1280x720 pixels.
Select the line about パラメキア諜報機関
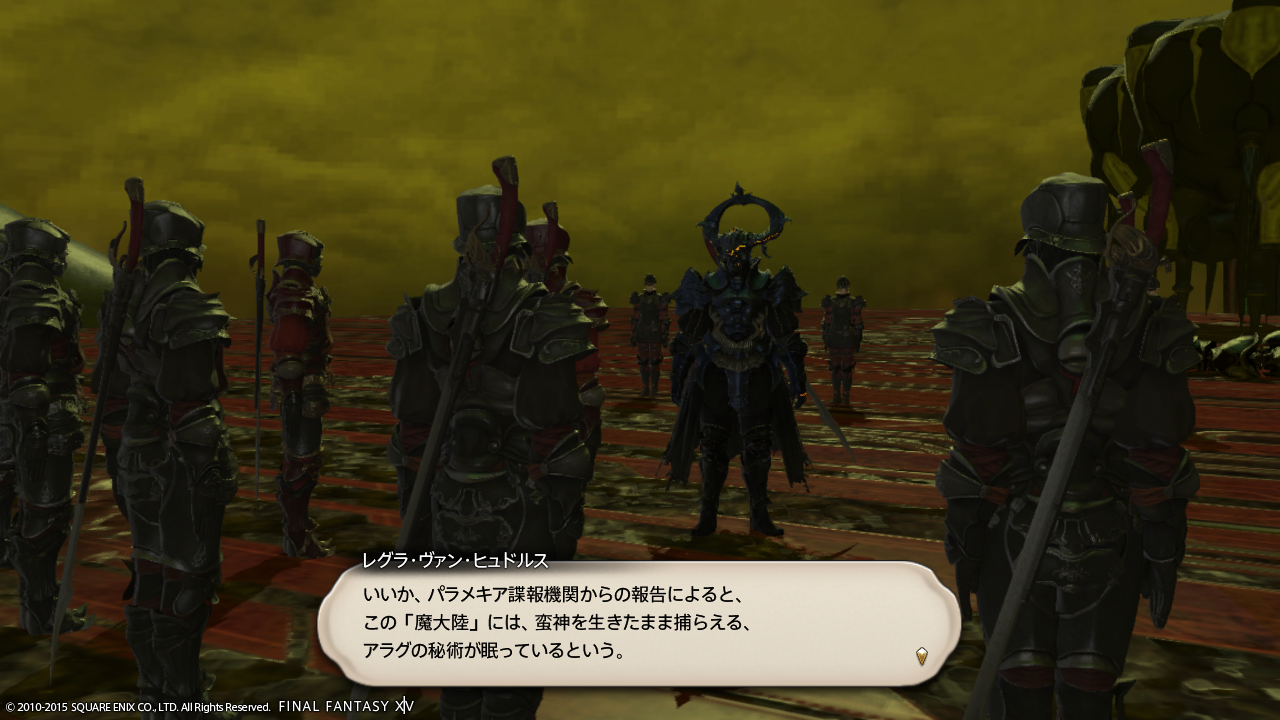[555, 594]
